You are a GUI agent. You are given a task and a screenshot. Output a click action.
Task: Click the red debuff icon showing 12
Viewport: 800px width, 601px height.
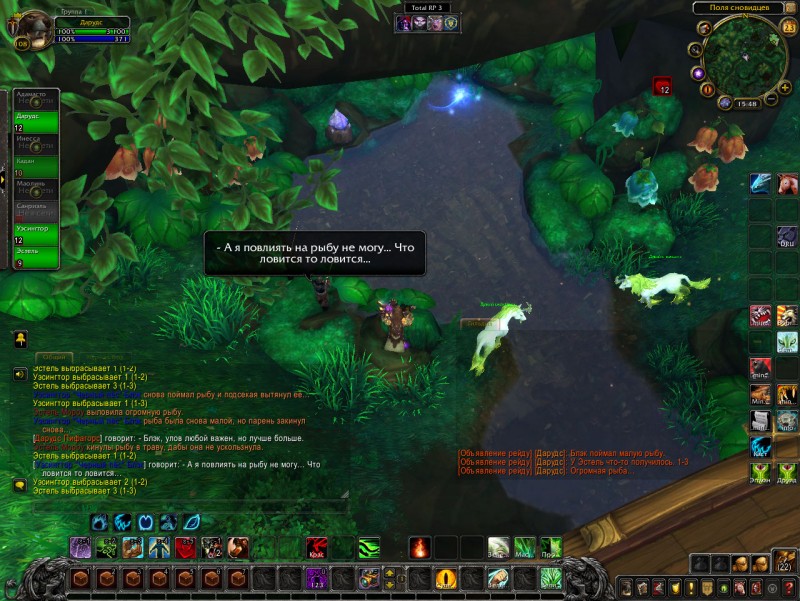[663, 87]
